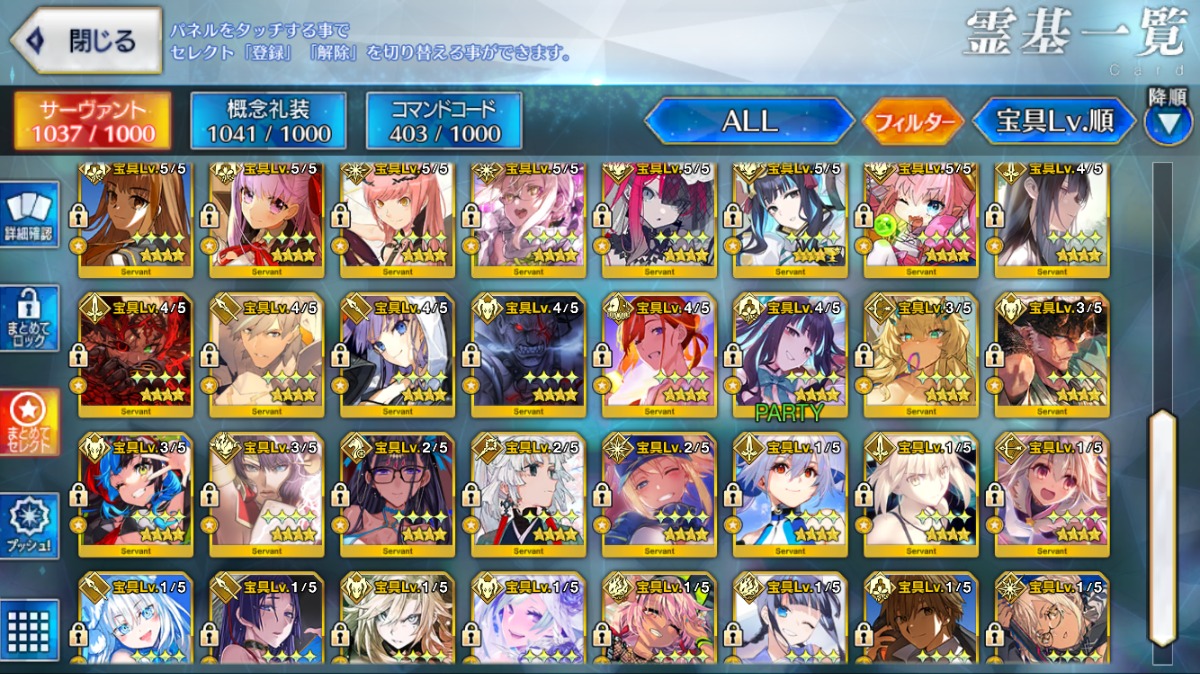Select the ALL class filter
This screenshot has height=674, width=1200.
point(749,122)
